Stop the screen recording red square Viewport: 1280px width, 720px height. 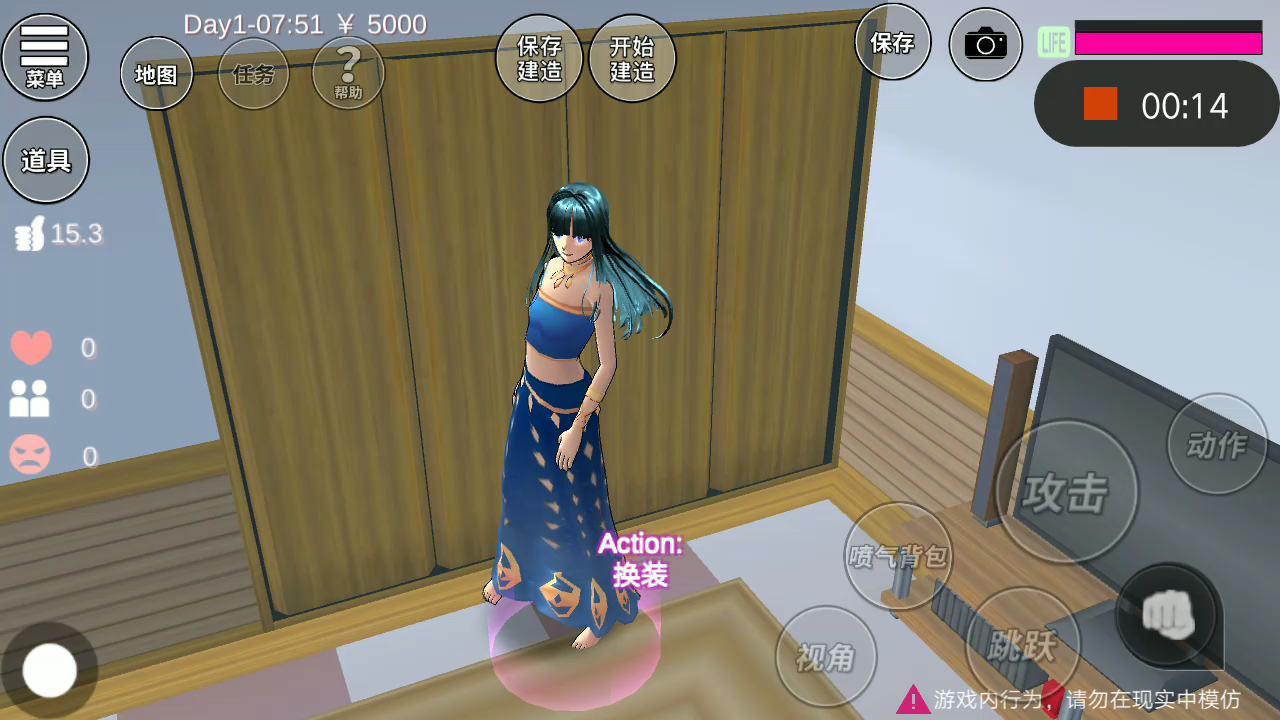click(1100, 104)
